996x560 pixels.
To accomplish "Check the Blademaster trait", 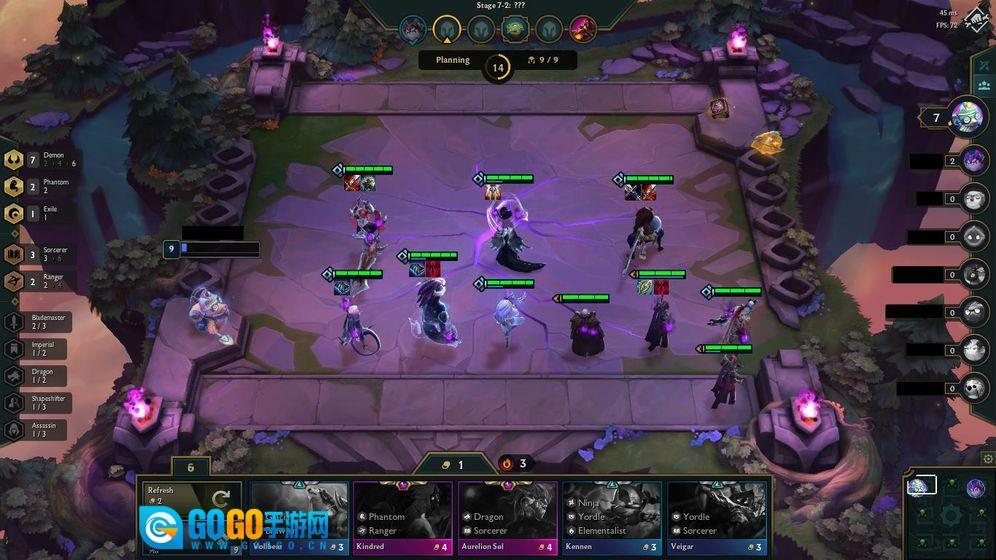I will tap(14, 321).
